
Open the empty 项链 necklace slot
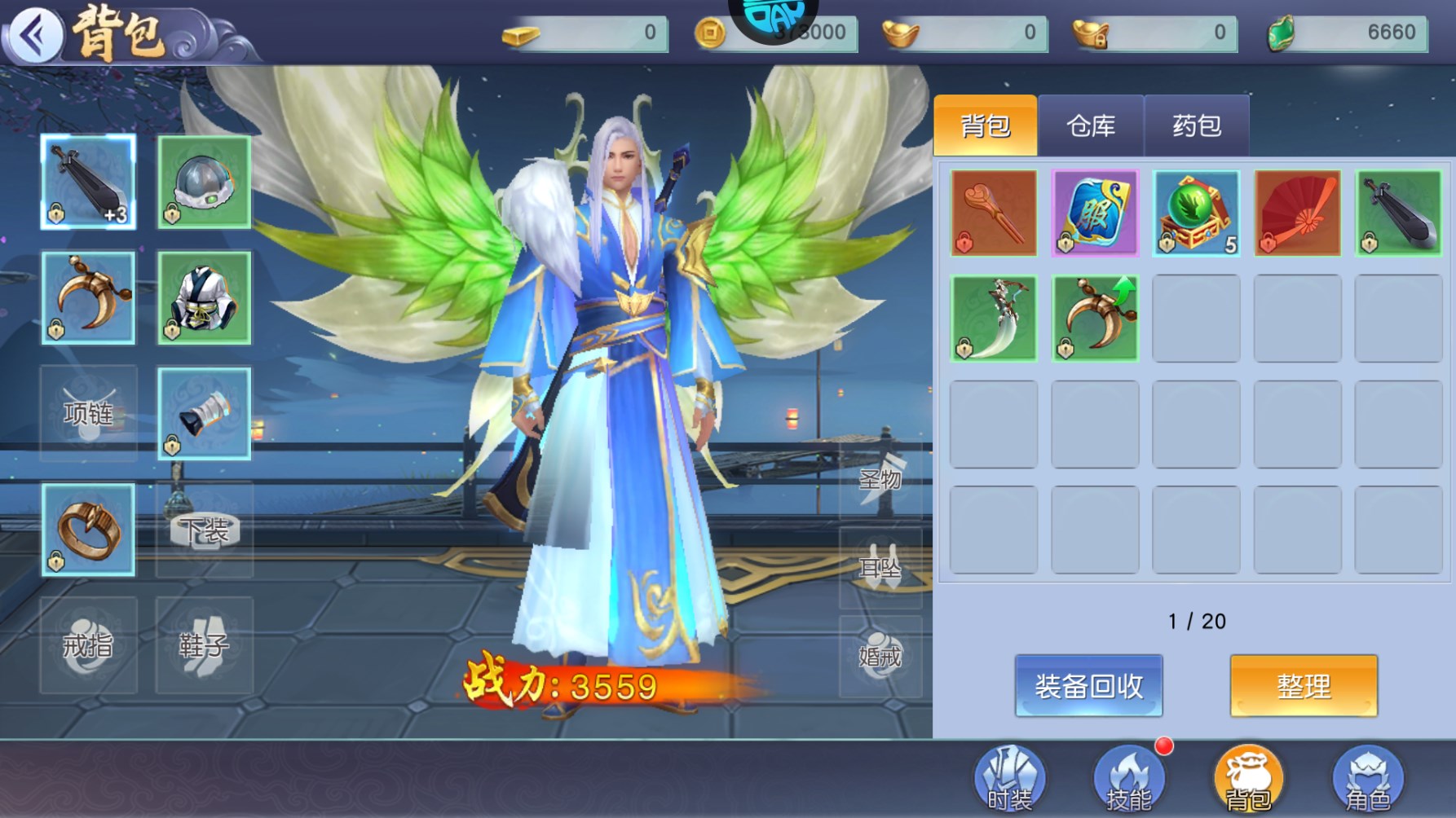pyautogui.click(x=88, y=414)
